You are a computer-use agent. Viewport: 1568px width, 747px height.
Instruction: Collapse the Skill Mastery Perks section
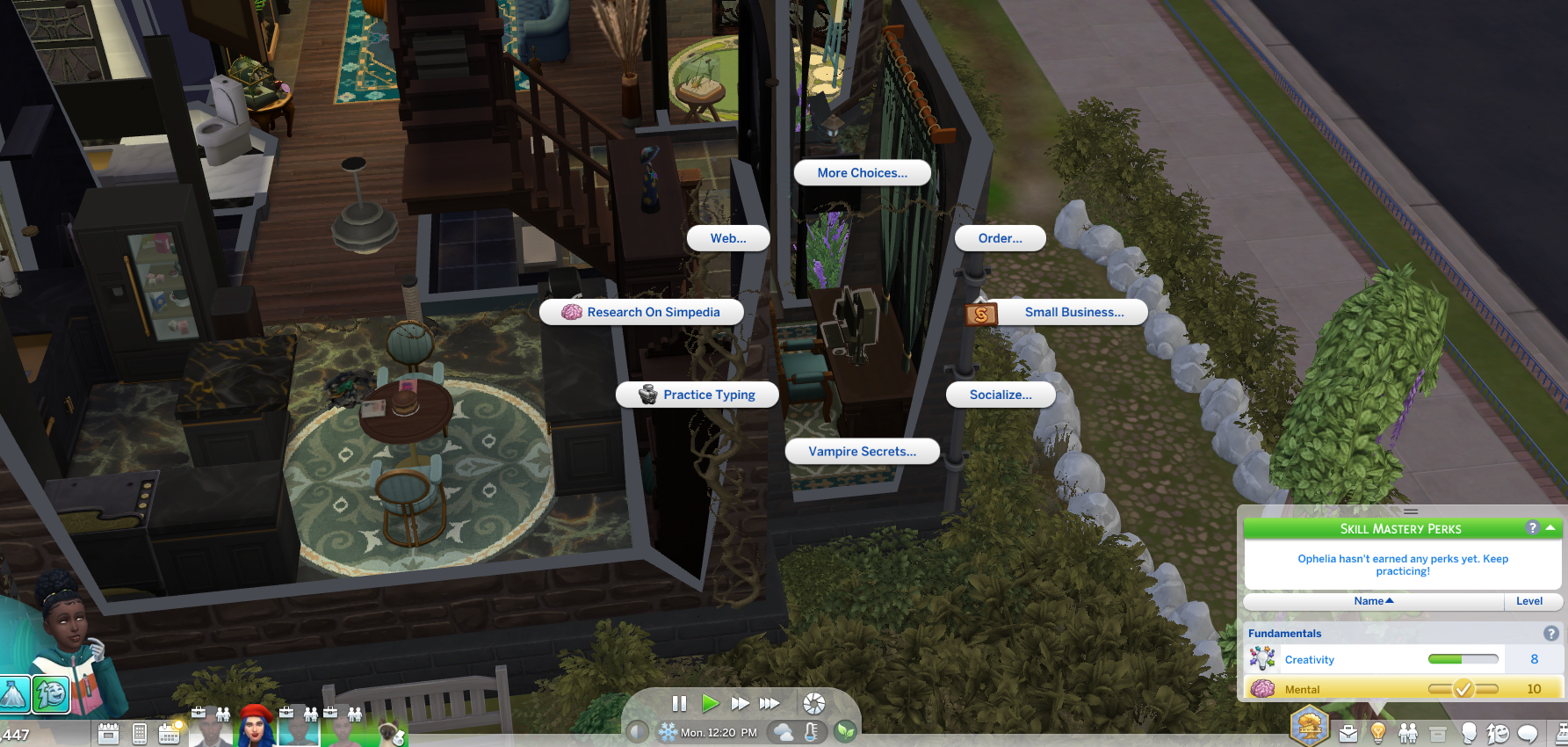click(1550, 528)
